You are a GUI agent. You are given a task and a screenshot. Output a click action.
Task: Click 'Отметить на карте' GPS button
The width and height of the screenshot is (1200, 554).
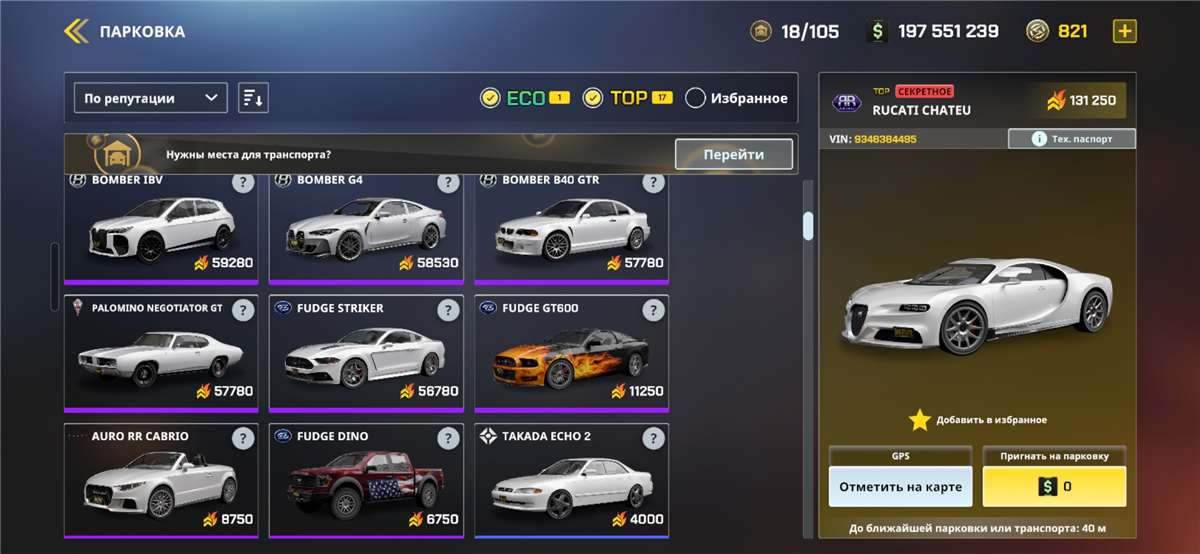click(x=900, y=487)
